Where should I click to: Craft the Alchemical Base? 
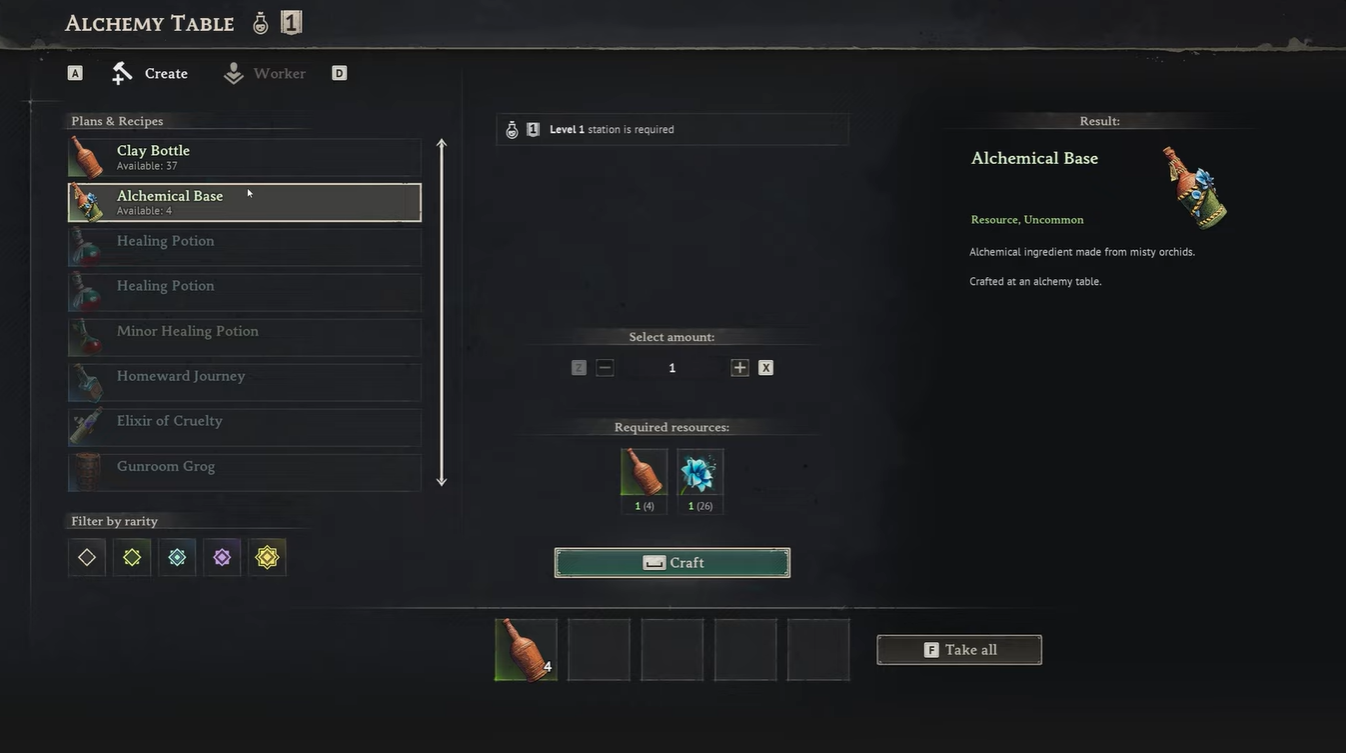[672, 563]
